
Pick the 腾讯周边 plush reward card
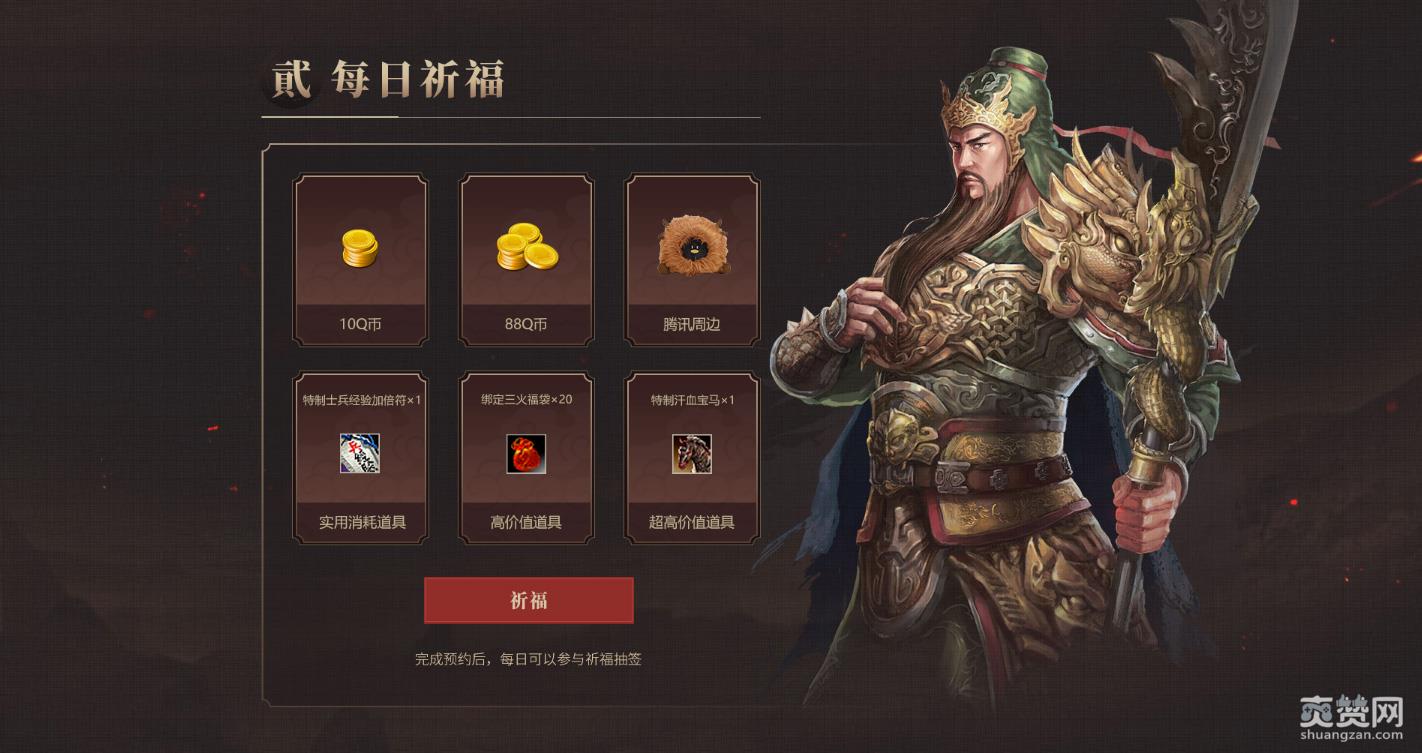(x=692, y=260)
